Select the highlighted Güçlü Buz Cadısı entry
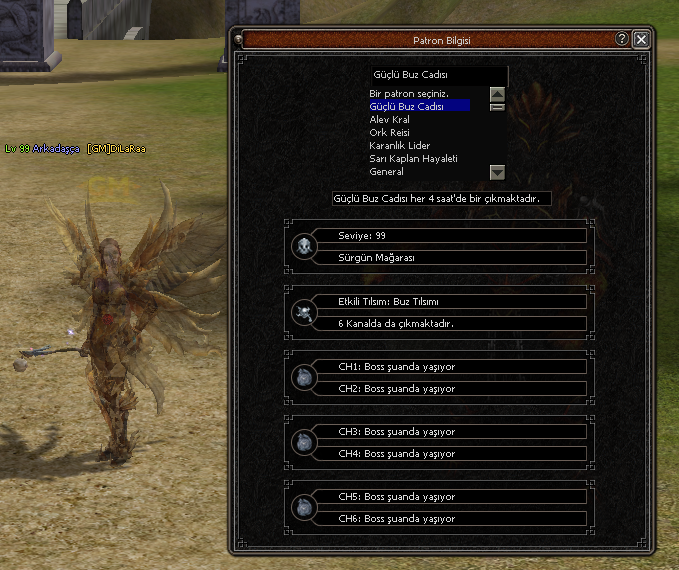The width and height of the screenshot is (679, 570). (407, 106)
